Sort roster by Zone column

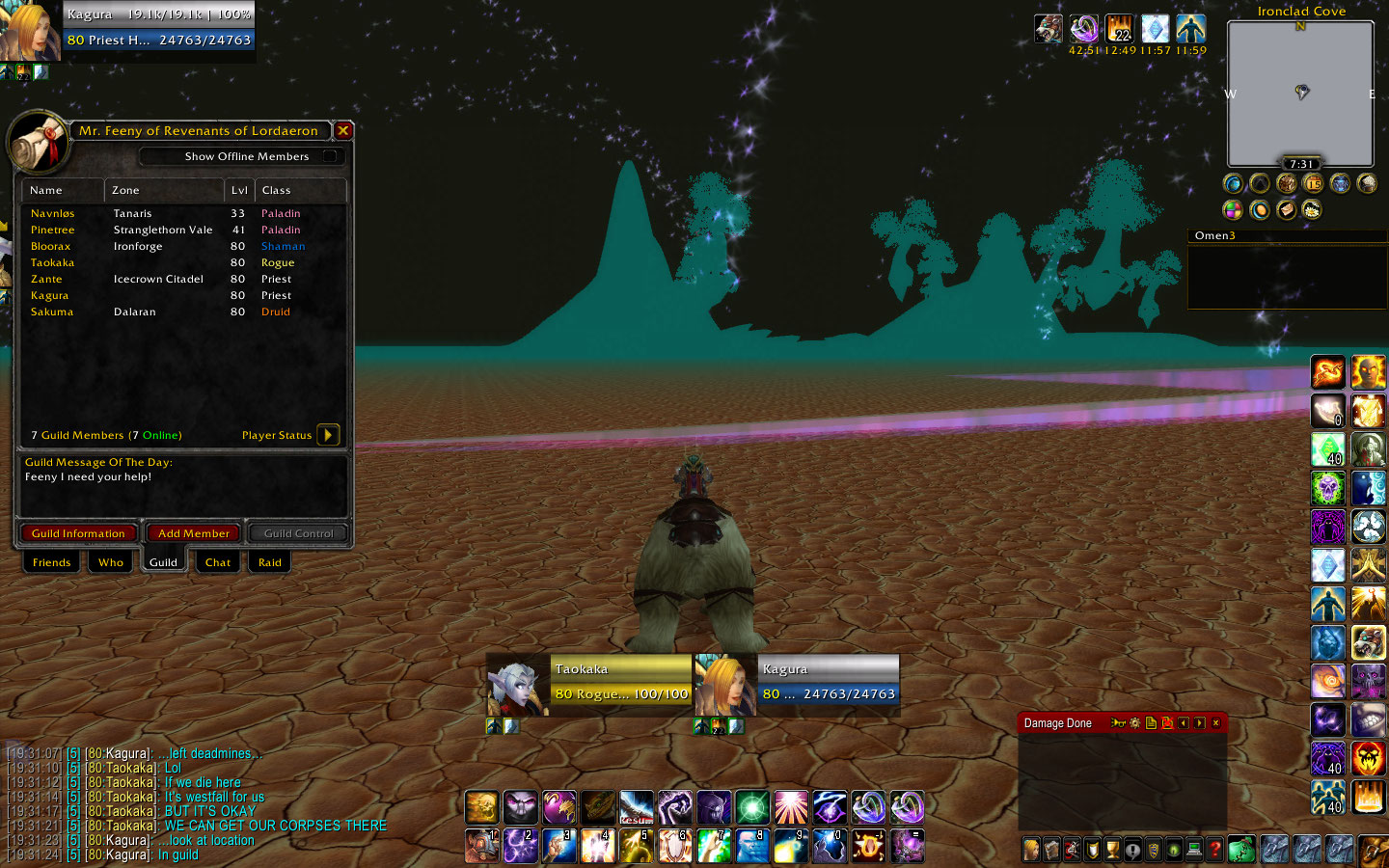click(164, 190)
